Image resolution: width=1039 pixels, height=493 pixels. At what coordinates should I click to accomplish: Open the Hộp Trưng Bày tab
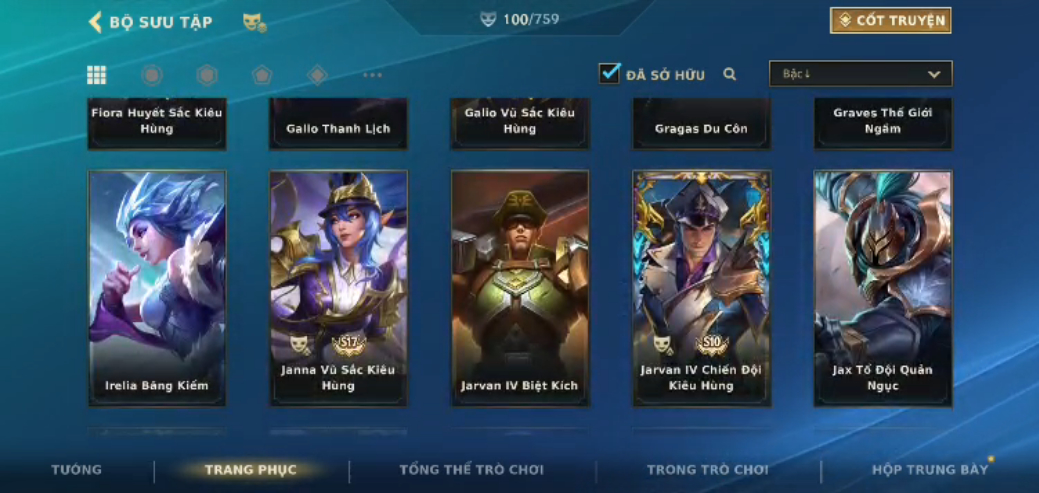[930, 470]
